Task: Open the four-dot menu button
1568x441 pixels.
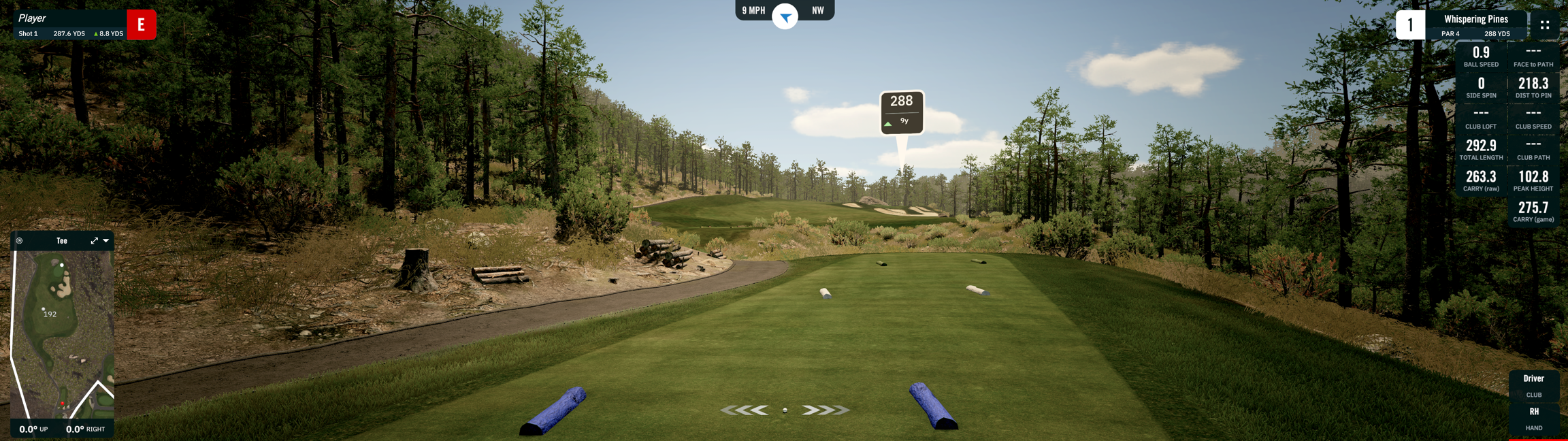Action: pyautogui.click(x=1544, y=25)
